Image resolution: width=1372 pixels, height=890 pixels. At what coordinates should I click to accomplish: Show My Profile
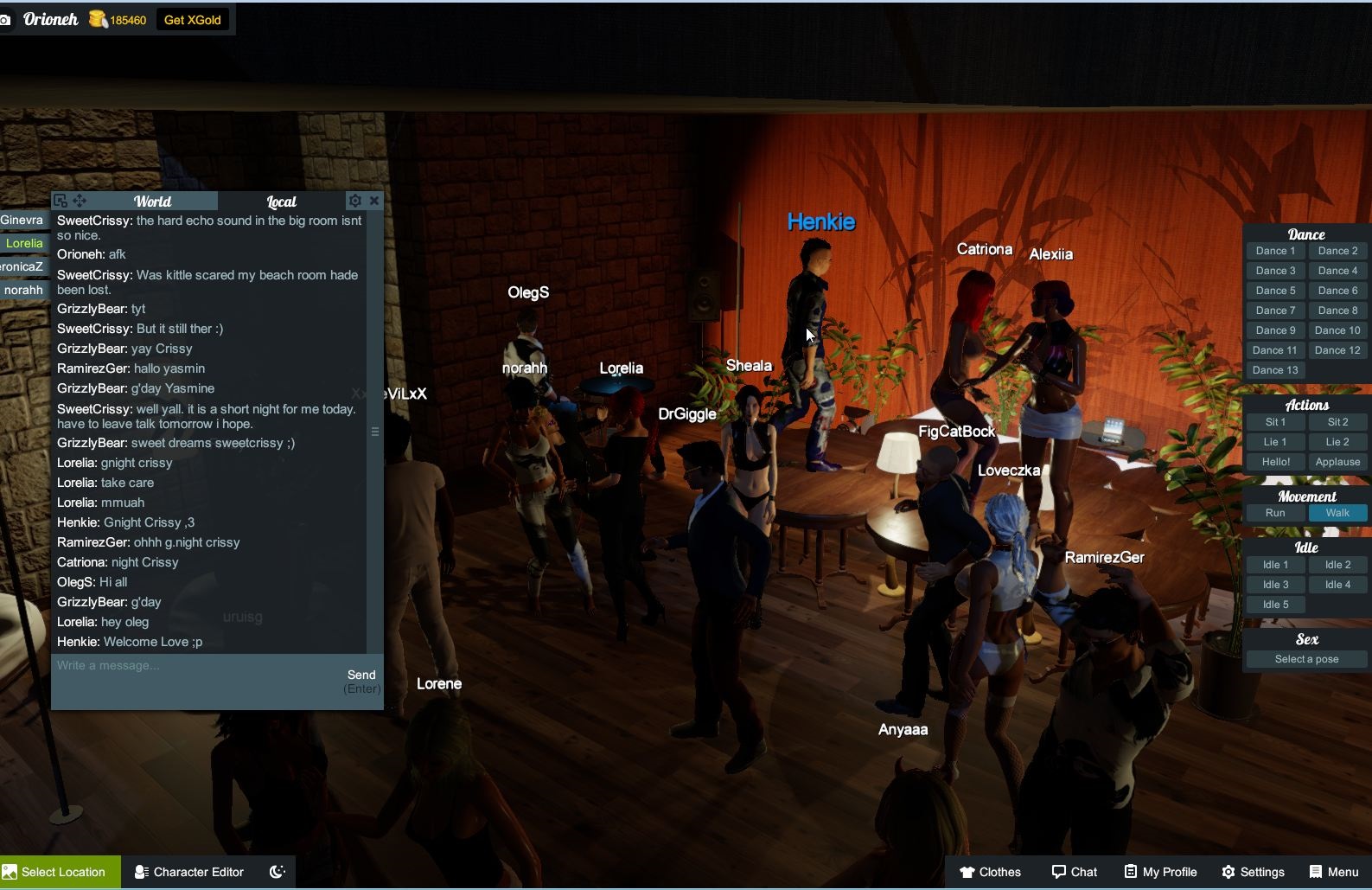click(x=1160, y=872)
